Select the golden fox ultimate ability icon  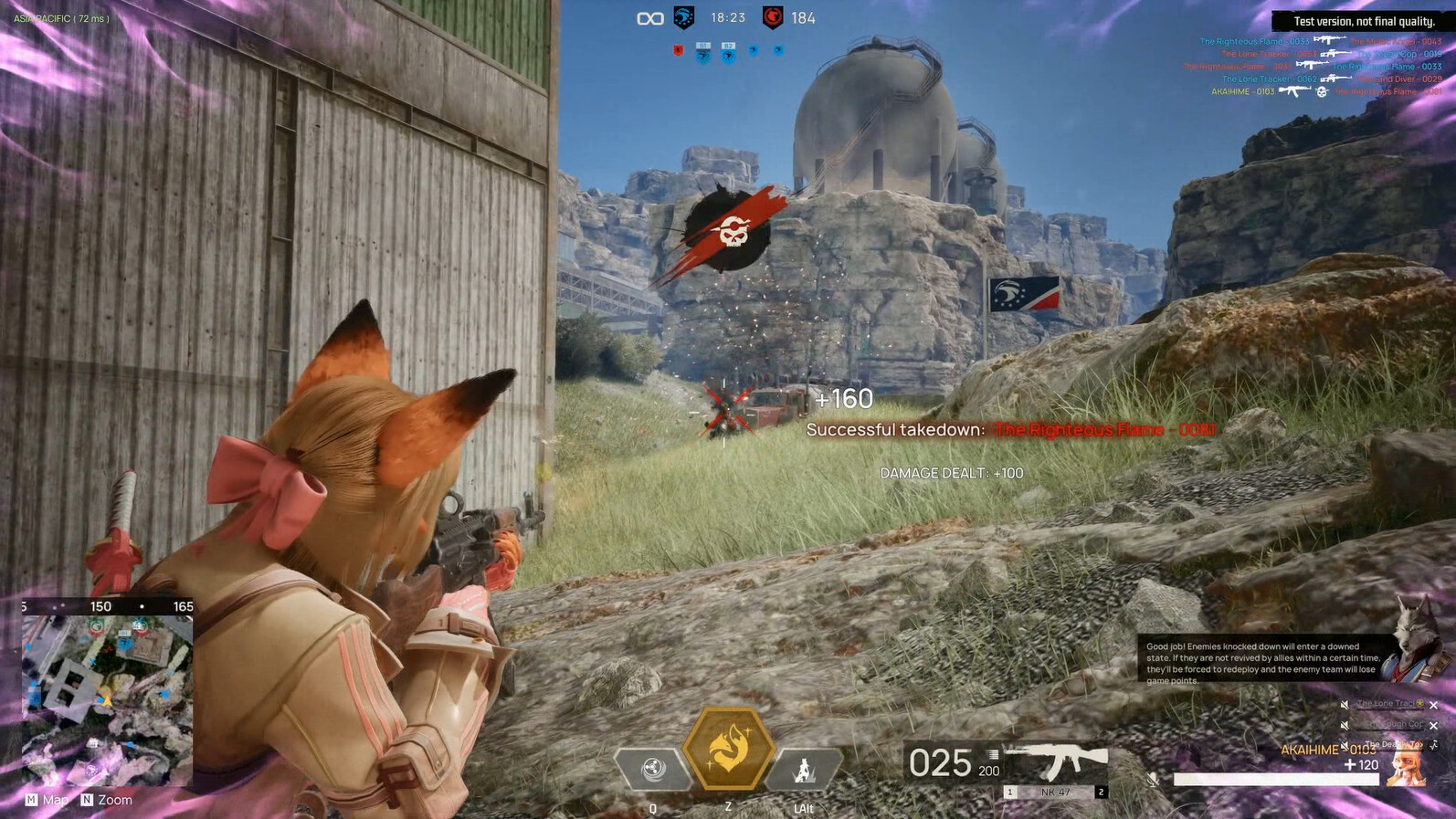(728, 751)
